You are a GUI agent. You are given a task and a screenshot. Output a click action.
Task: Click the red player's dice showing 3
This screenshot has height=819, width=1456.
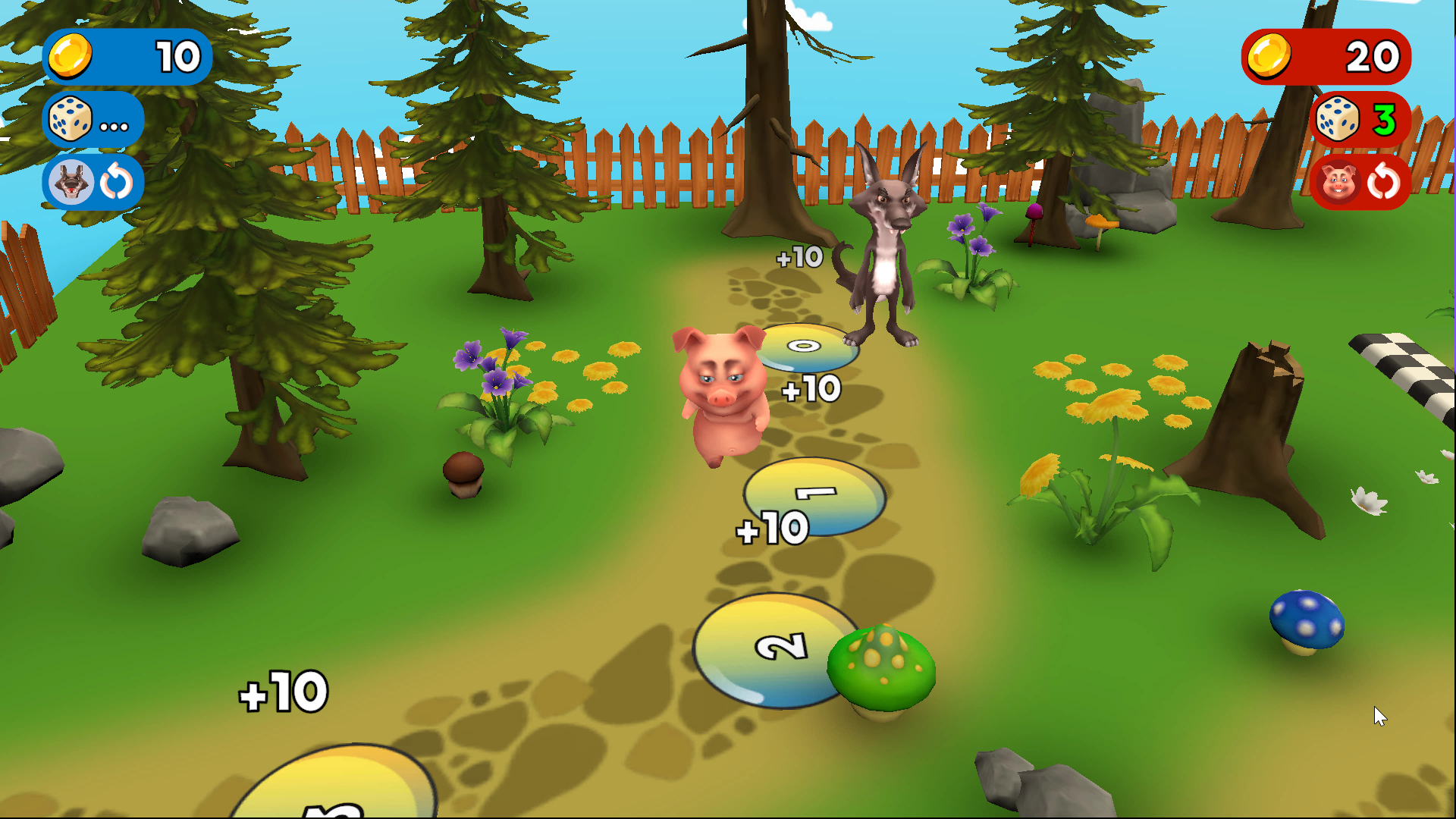click(1338, 119)
